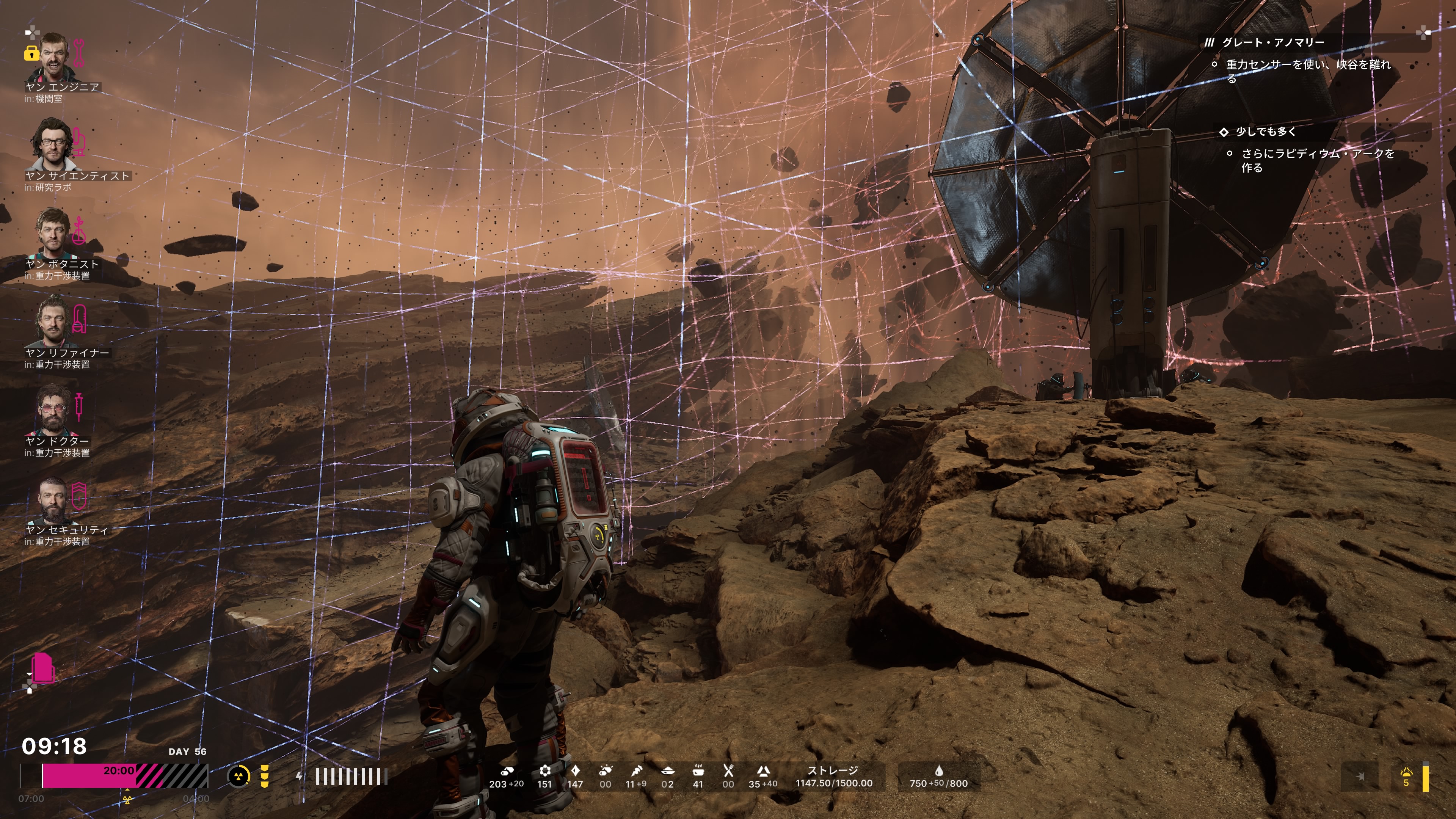The image size is (1456, 819).
Task: Show the 少しでも多く objective
Action: [x=1266, y=132]
